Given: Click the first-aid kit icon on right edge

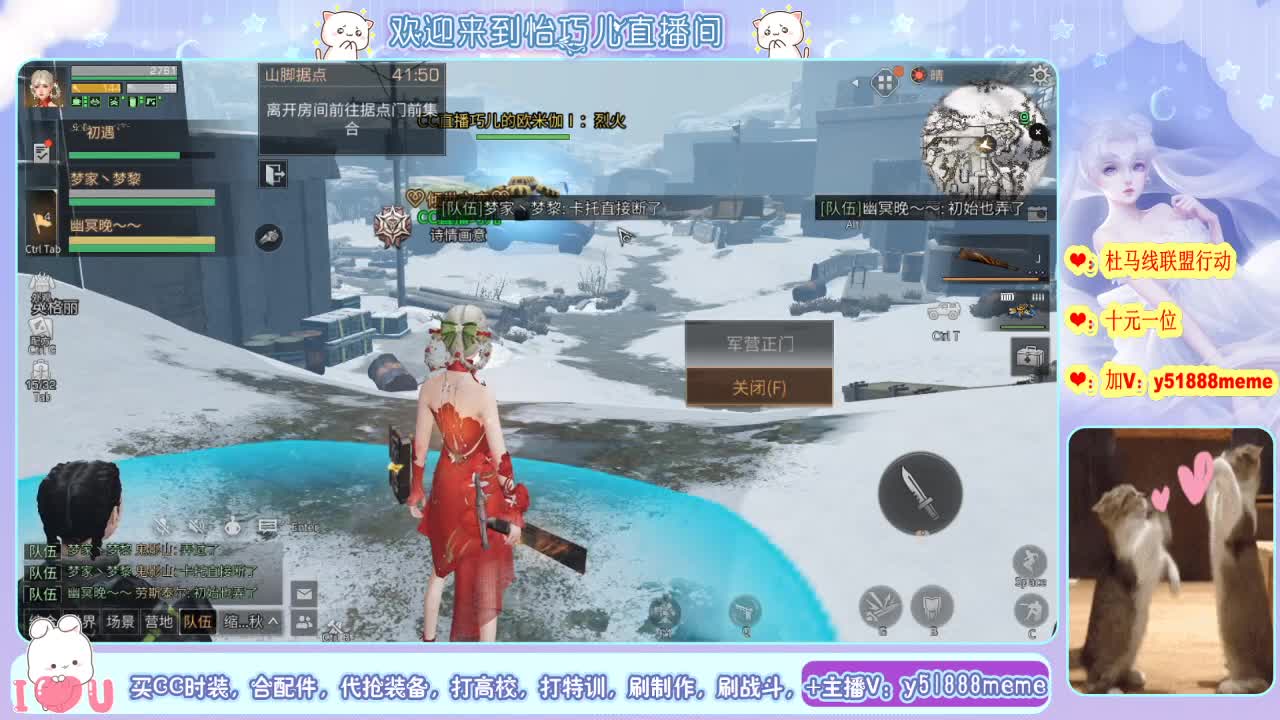Looking at the screenshot, I should pos(1029,356).
